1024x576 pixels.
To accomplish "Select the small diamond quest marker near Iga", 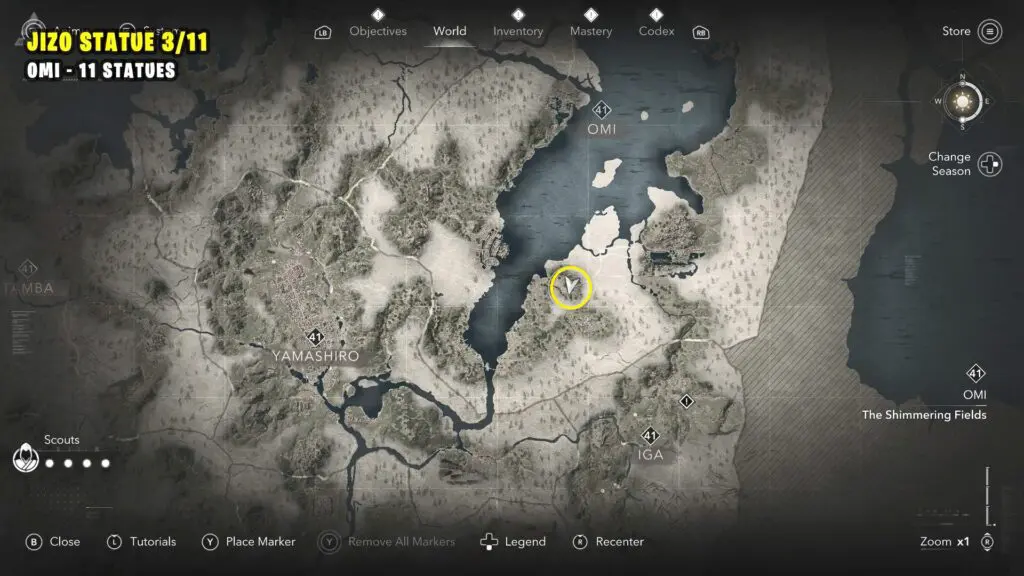I will 686,402.
